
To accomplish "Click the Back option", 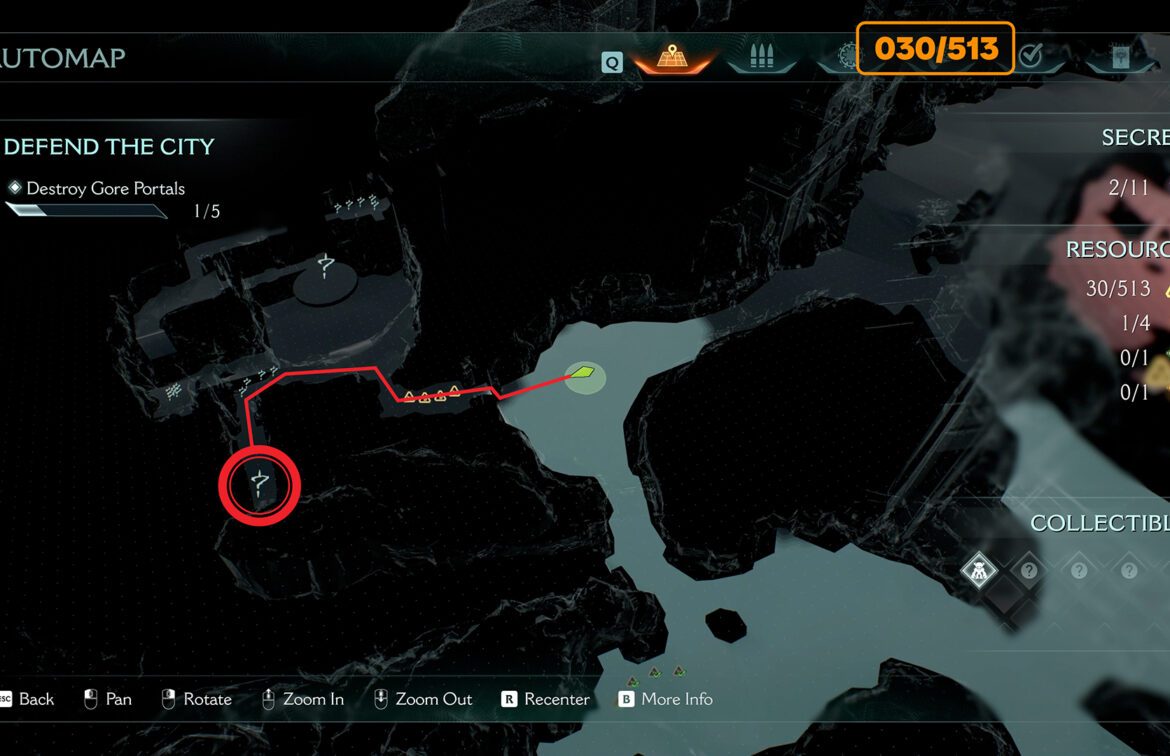I will point(36,699).
